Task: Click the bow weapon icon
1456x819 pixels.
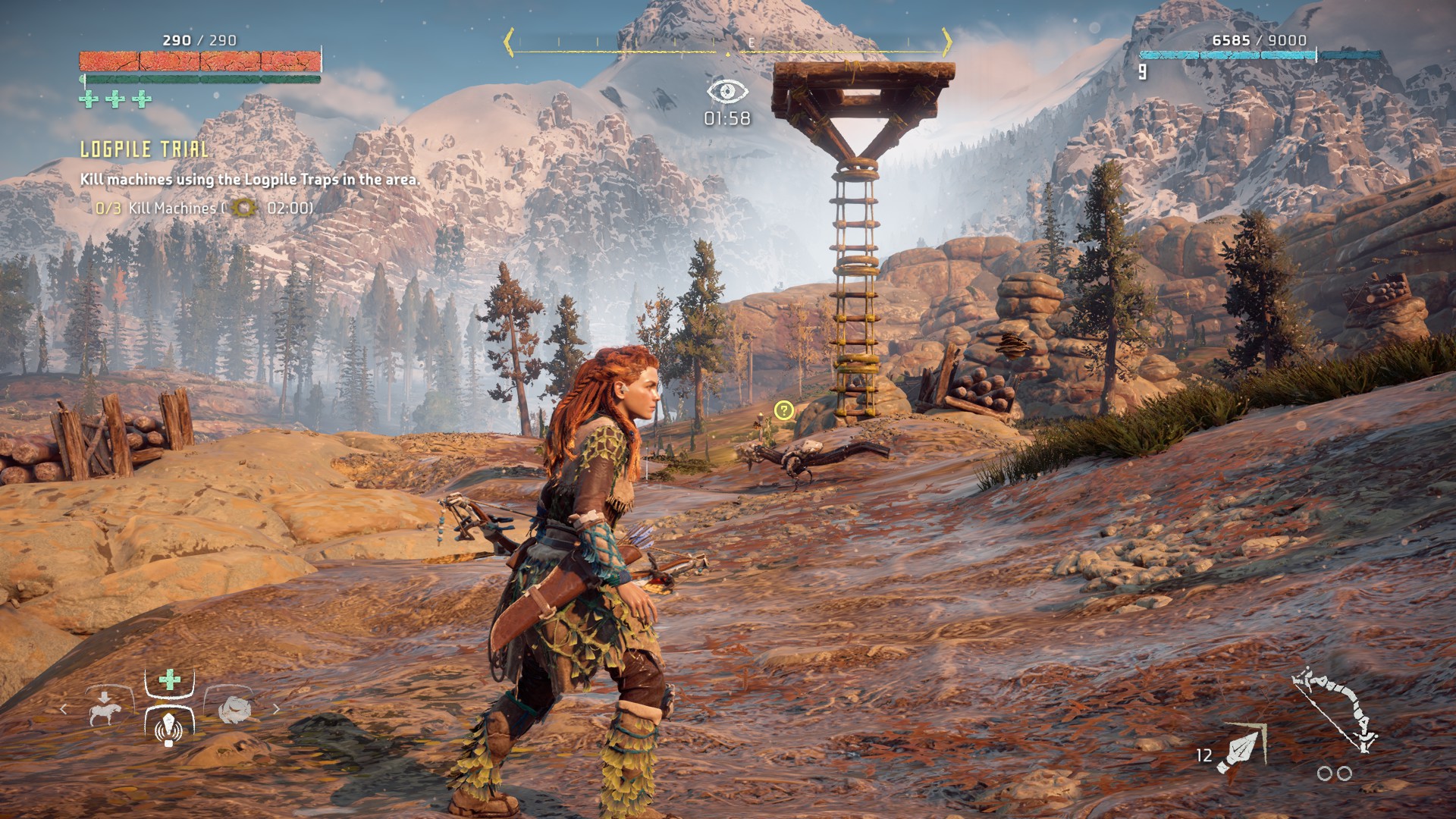Action: 1335,709
